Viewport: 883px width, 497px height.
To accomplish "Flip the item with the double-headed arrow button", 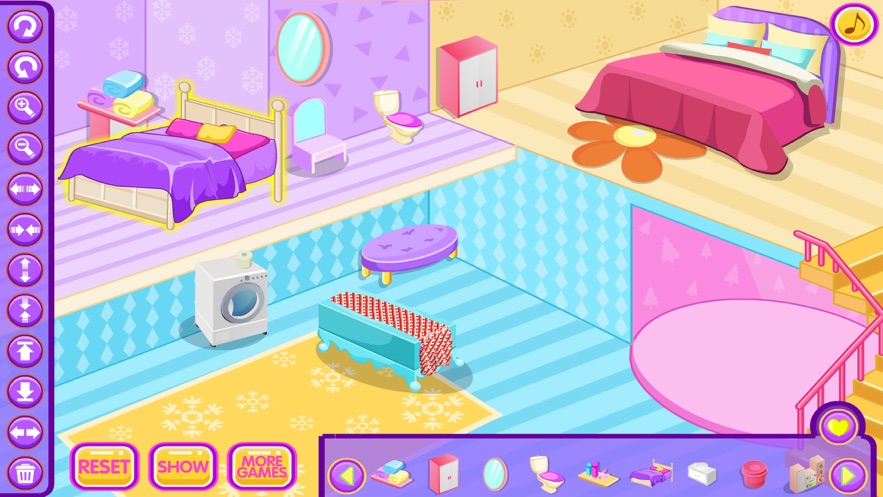I will [24, 432].
